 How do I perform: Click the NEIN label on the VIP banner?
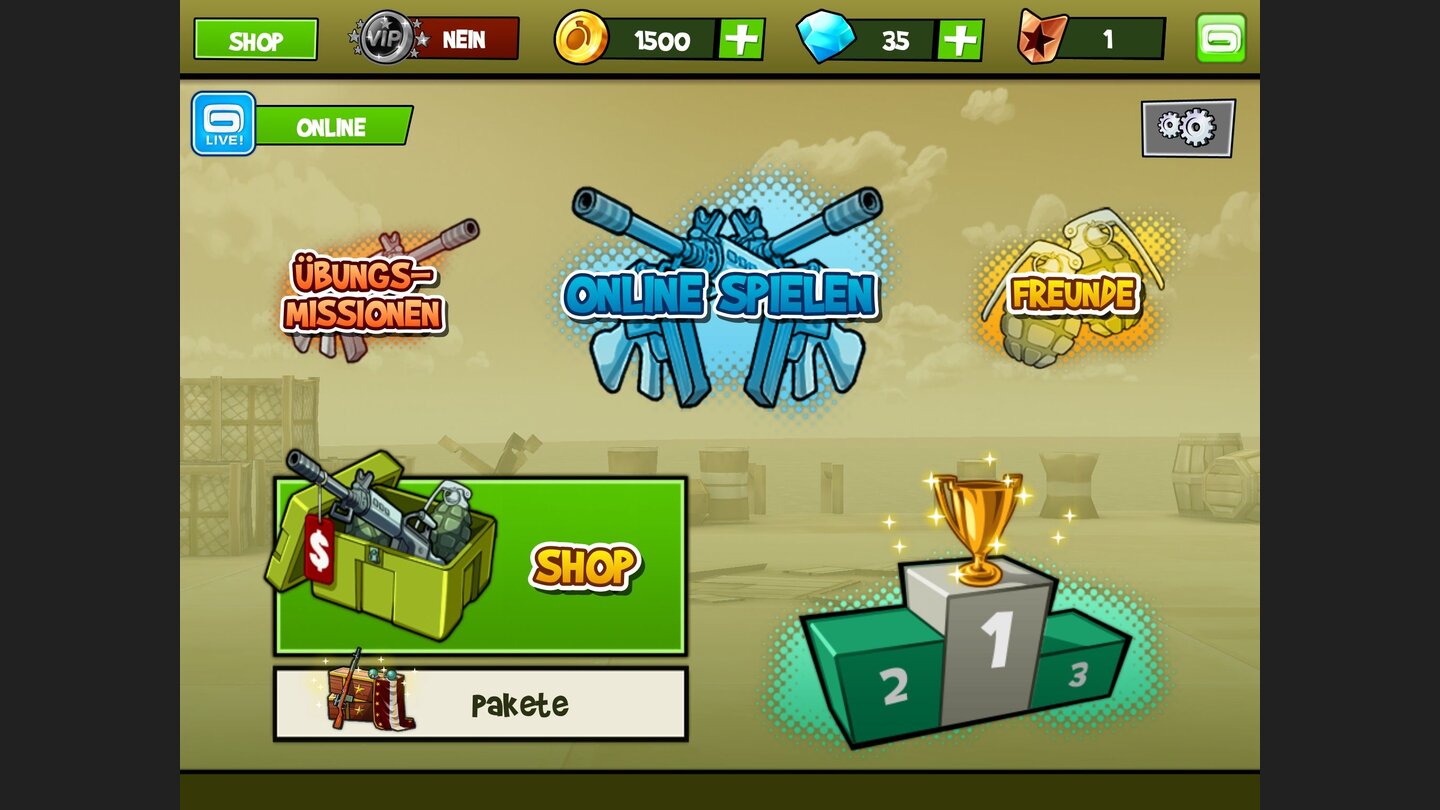coord(462,40)
